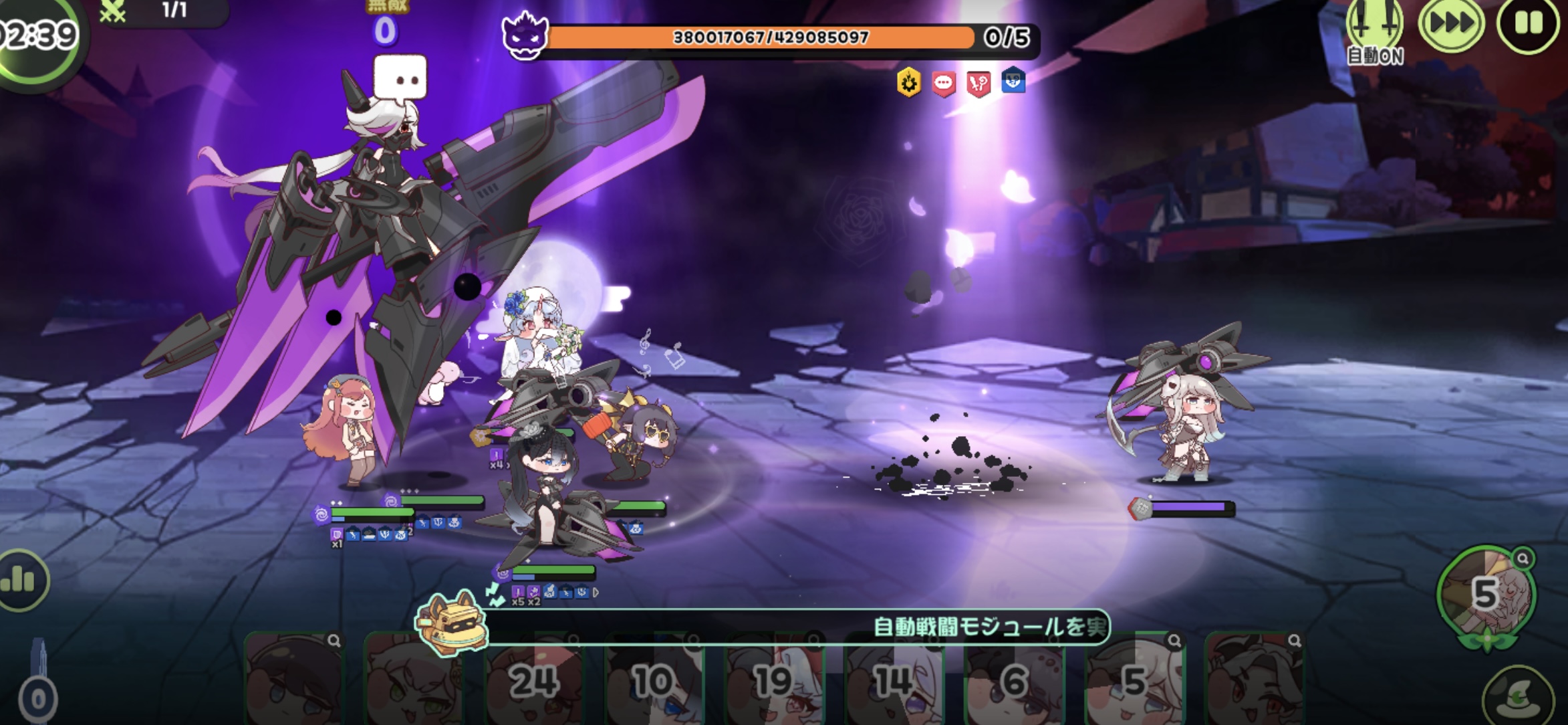1568x725 pixels.
Task: Select the skill card with cooldown 24
Action: 534,680
